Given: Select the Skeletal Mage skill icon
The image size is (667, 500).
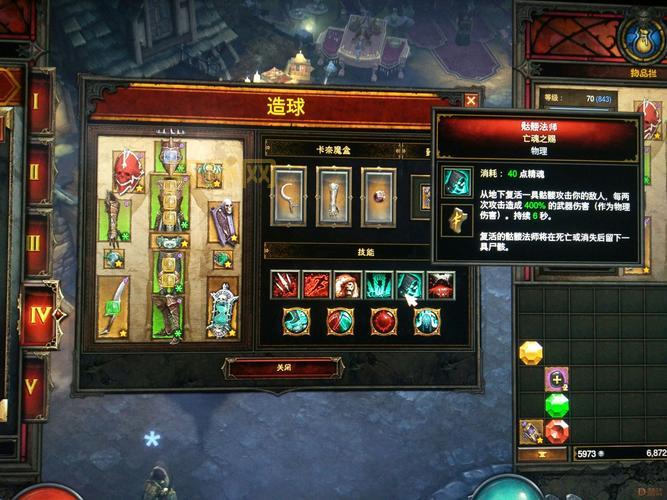Looking at the screenshot, I should [x=410, y=285].
